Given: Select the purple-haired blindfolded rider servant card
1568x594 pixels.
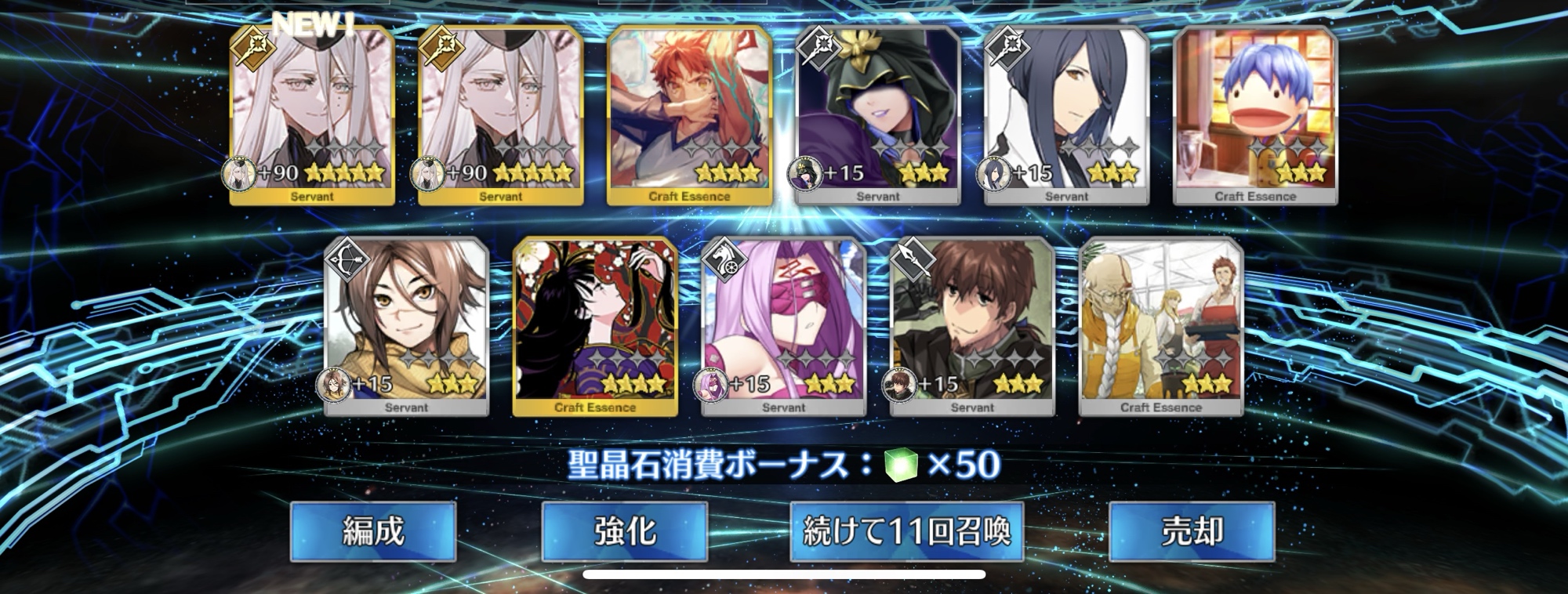Looking at the screenshot, I should click(x=783, y=326).
